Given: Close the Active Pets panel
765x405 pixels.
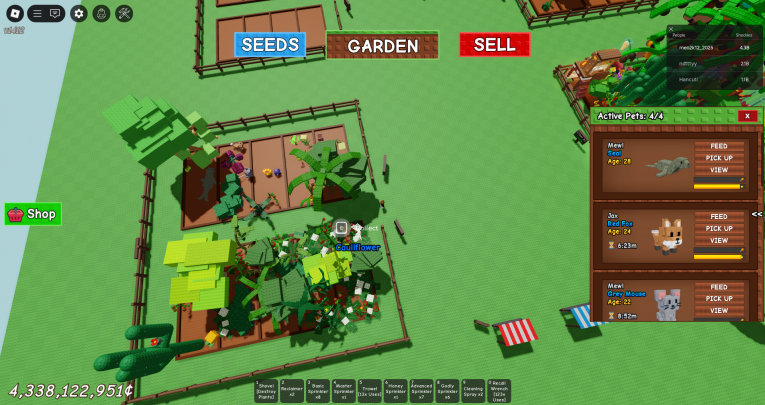Looking at the screenshot, I should pos(746,116).
